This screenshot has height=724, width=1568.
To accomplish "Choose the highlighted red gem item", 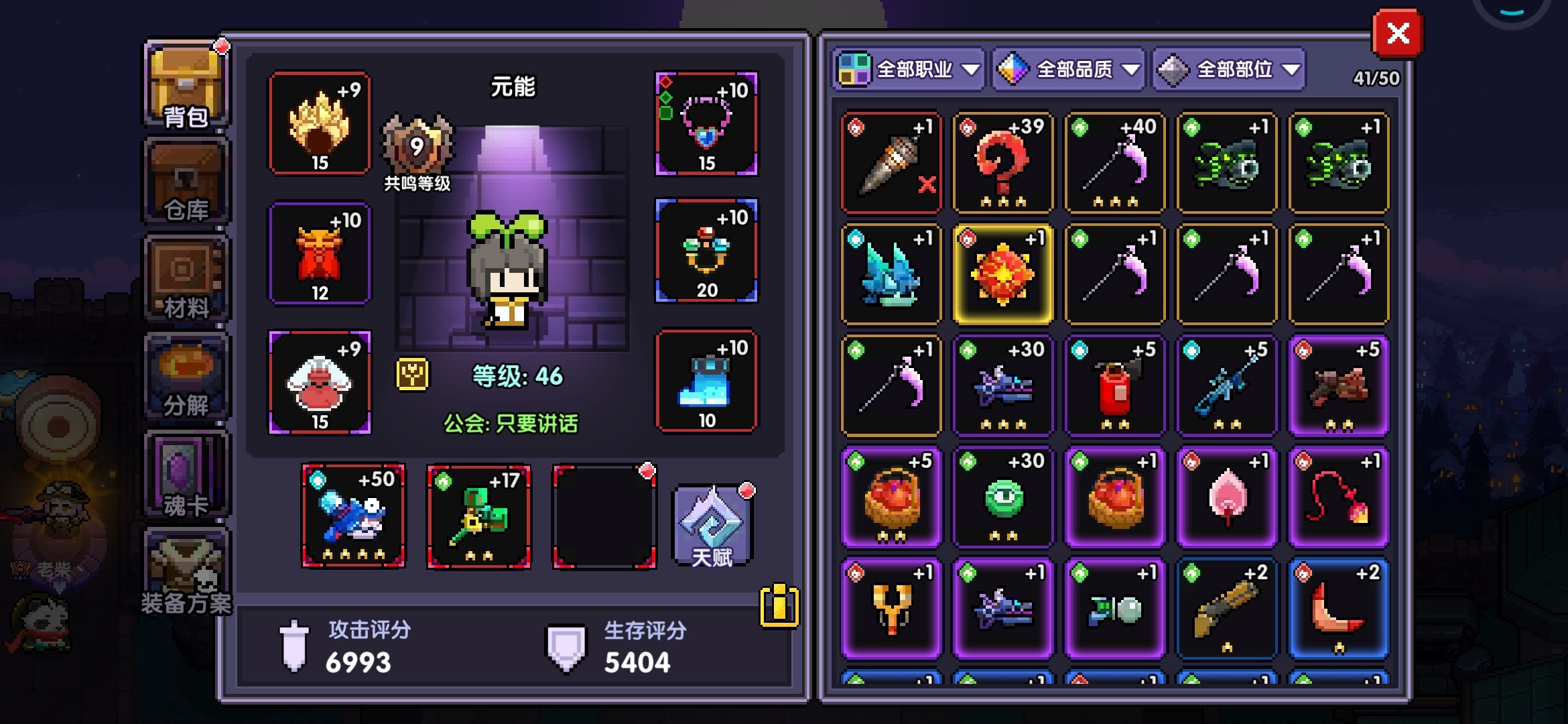I will pos(1003,274).
